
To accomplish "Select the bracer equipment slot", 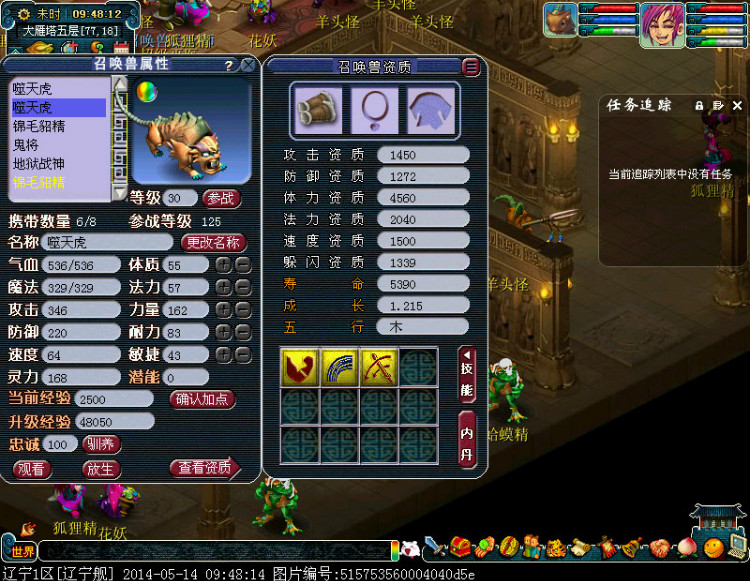I will pyautogui.click(x=317, y=108).
